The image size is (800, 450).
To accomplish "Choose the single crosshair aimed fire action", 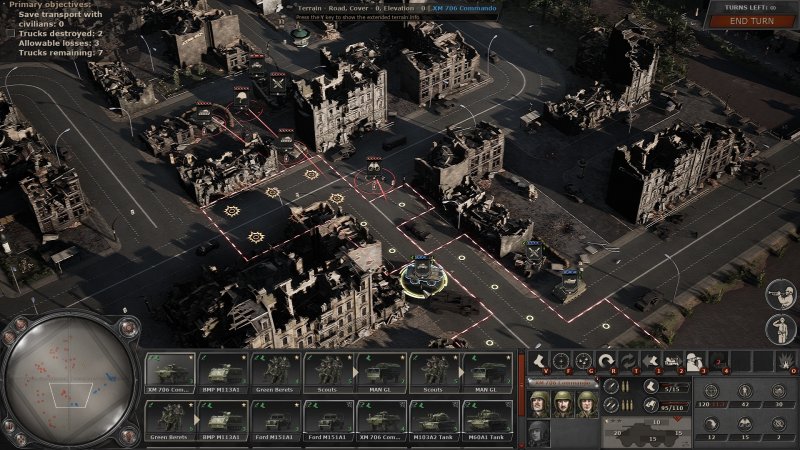I will [560, 361].
